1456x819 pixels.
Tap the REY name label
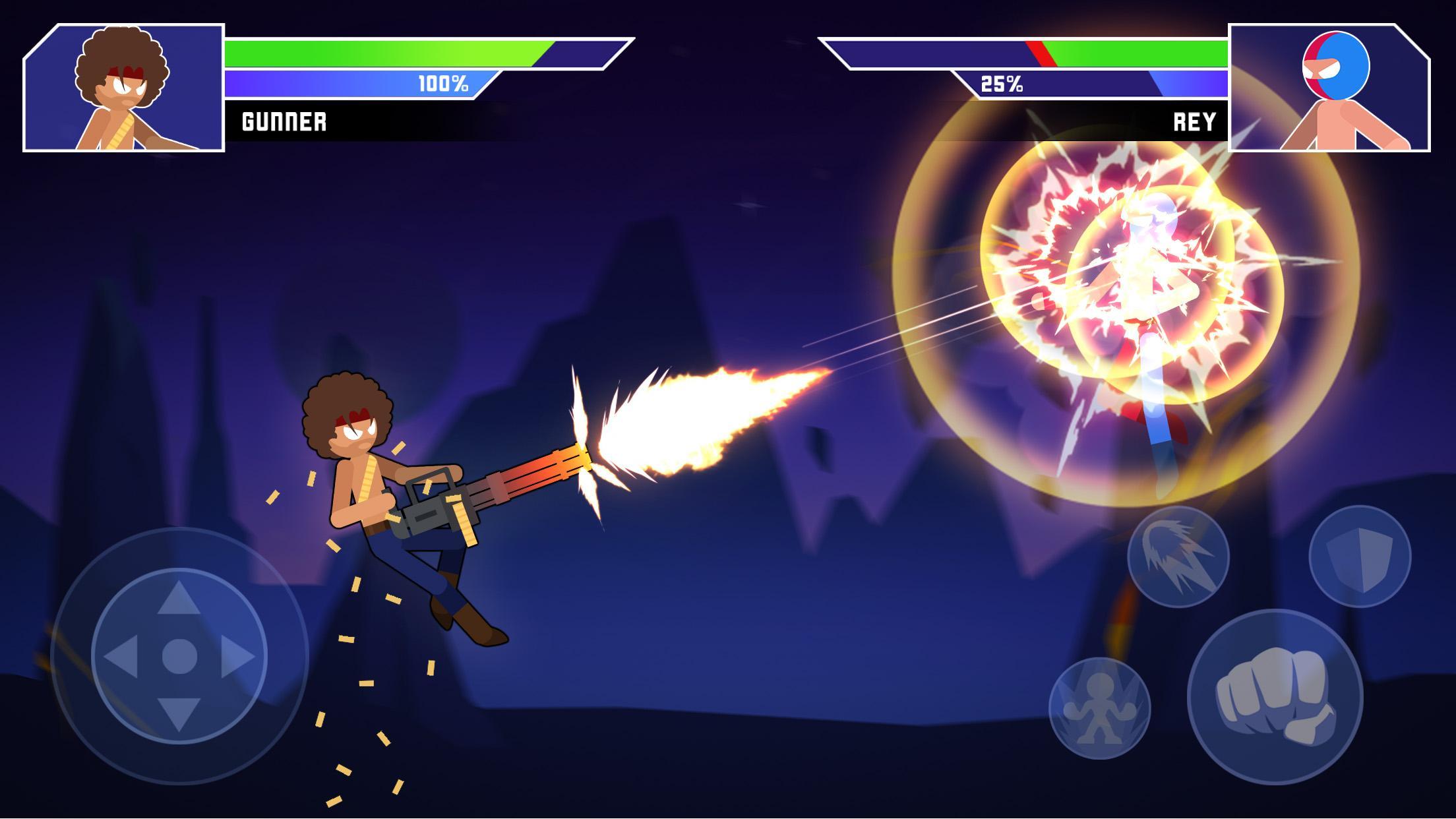click(1195, 121)
